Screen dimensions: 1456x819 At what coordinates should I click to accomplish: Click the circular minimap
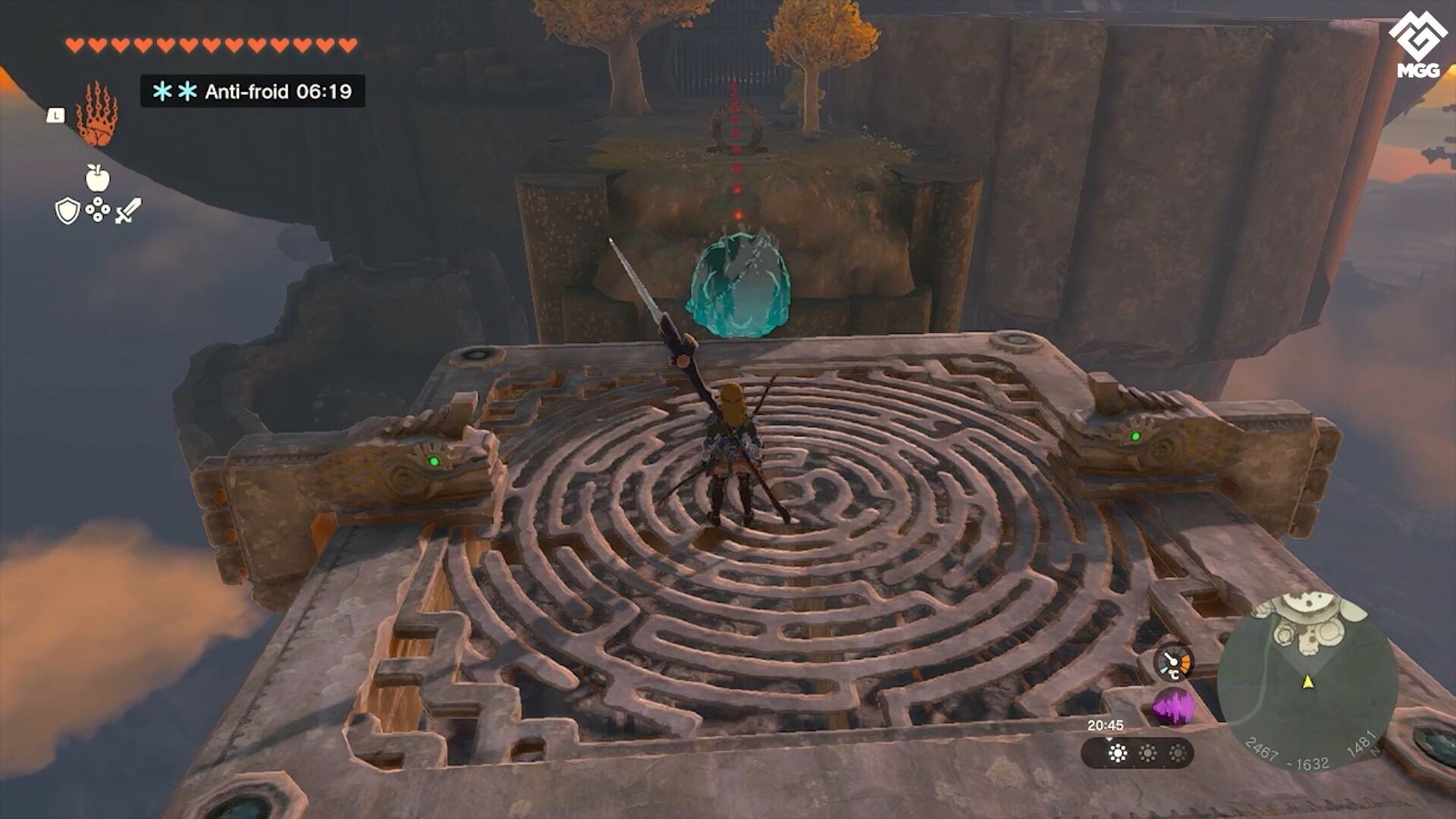pyautogui.click(x=1307, y=682)
